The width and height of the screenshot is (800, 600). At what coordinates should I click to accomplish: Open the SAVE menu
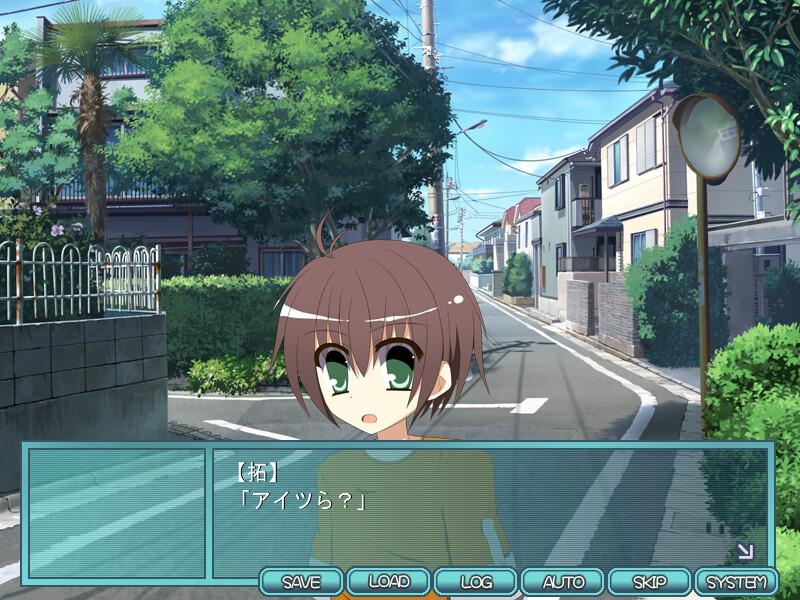[x=301, y=581]
